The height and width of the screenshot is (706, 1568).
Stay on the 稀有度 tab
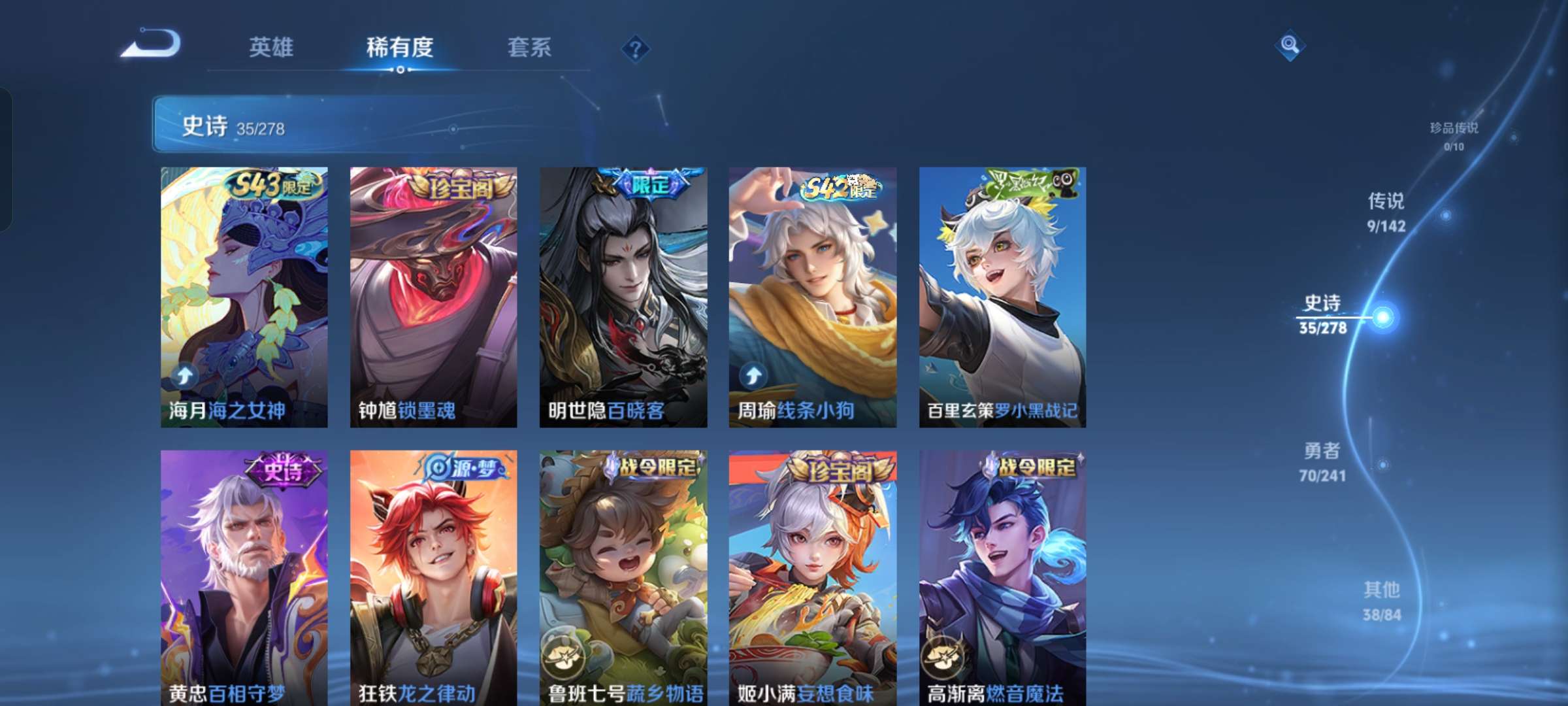pos(400,48)
